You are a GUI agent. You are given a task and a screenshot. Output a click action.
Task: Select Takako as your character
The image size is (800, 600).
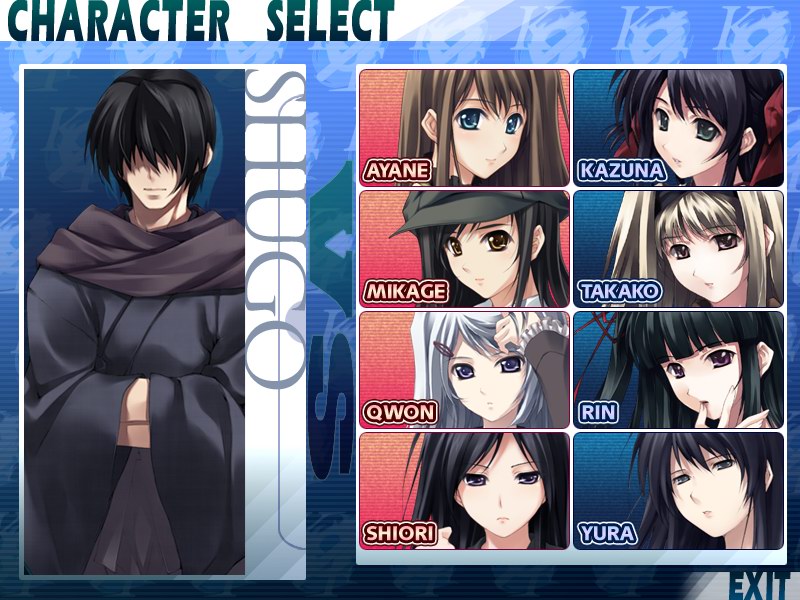click(678, 248)
